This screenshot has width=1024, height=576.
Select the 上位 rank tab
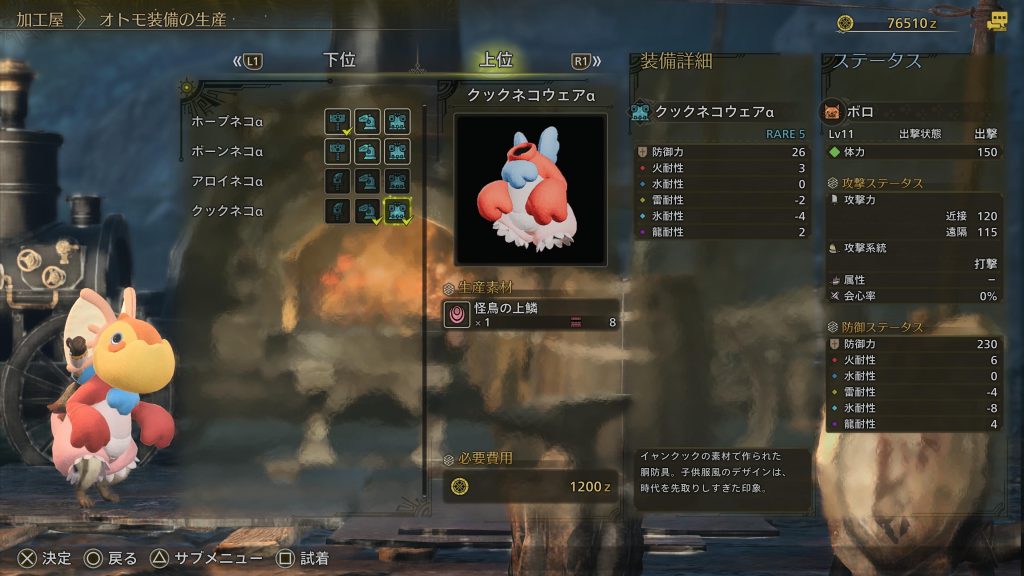pyautogui.click(x=496, y=60)
